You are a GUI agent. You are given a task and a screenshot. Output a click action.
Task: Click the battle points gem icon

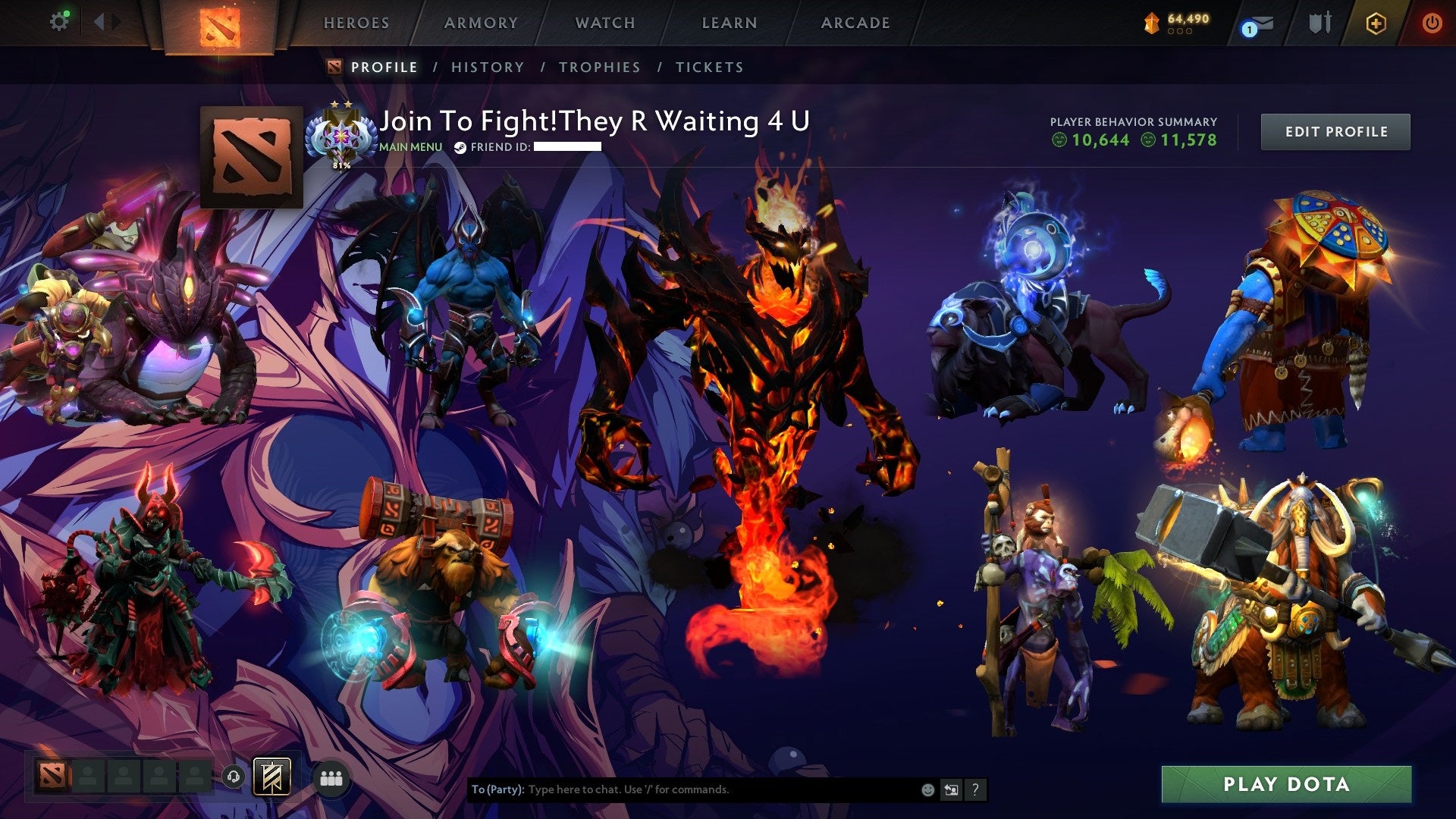(x=1151, y=23)
